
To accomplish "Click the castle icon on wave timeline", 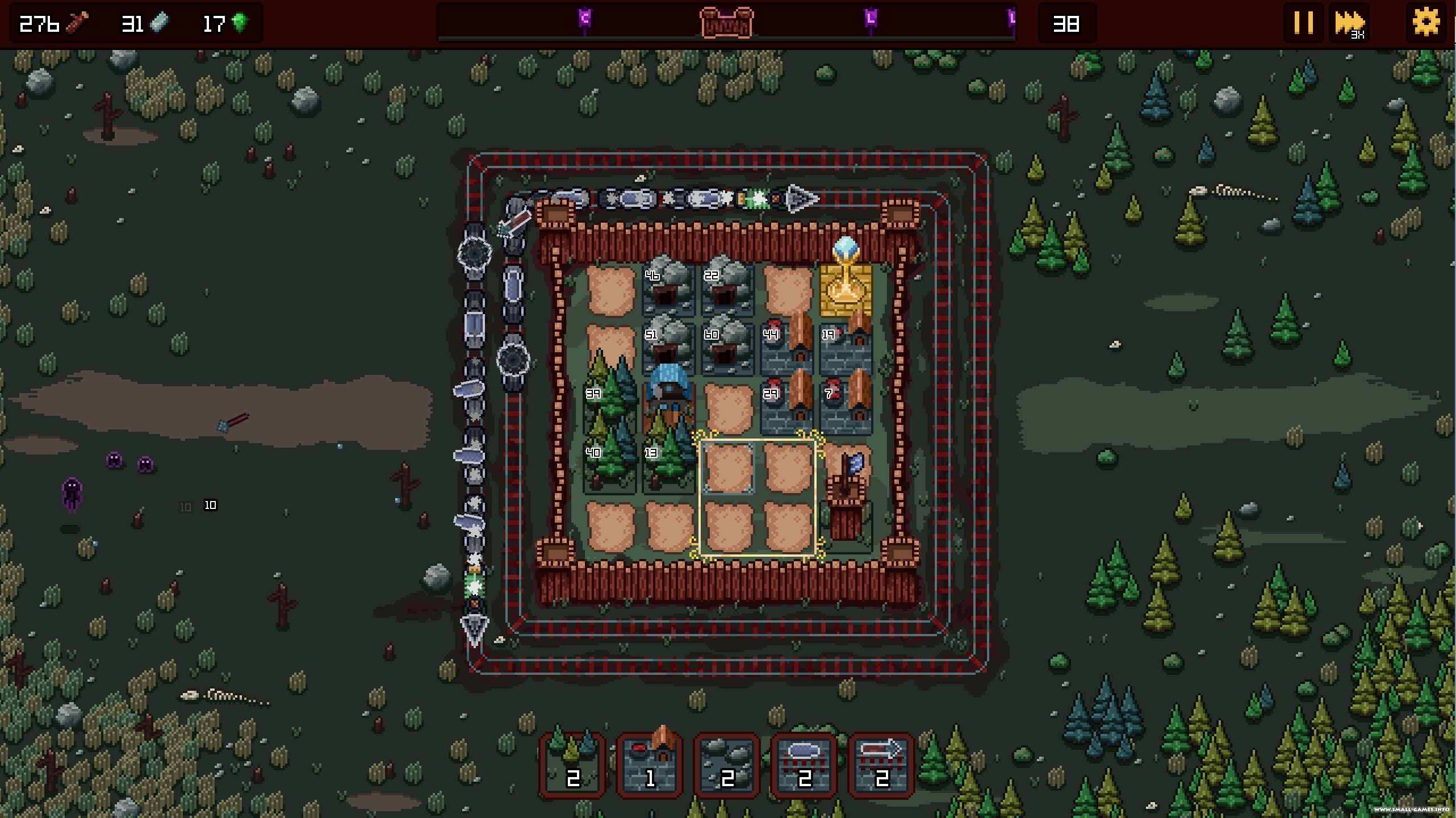I will pyautogui.click(x=726, y=23).
